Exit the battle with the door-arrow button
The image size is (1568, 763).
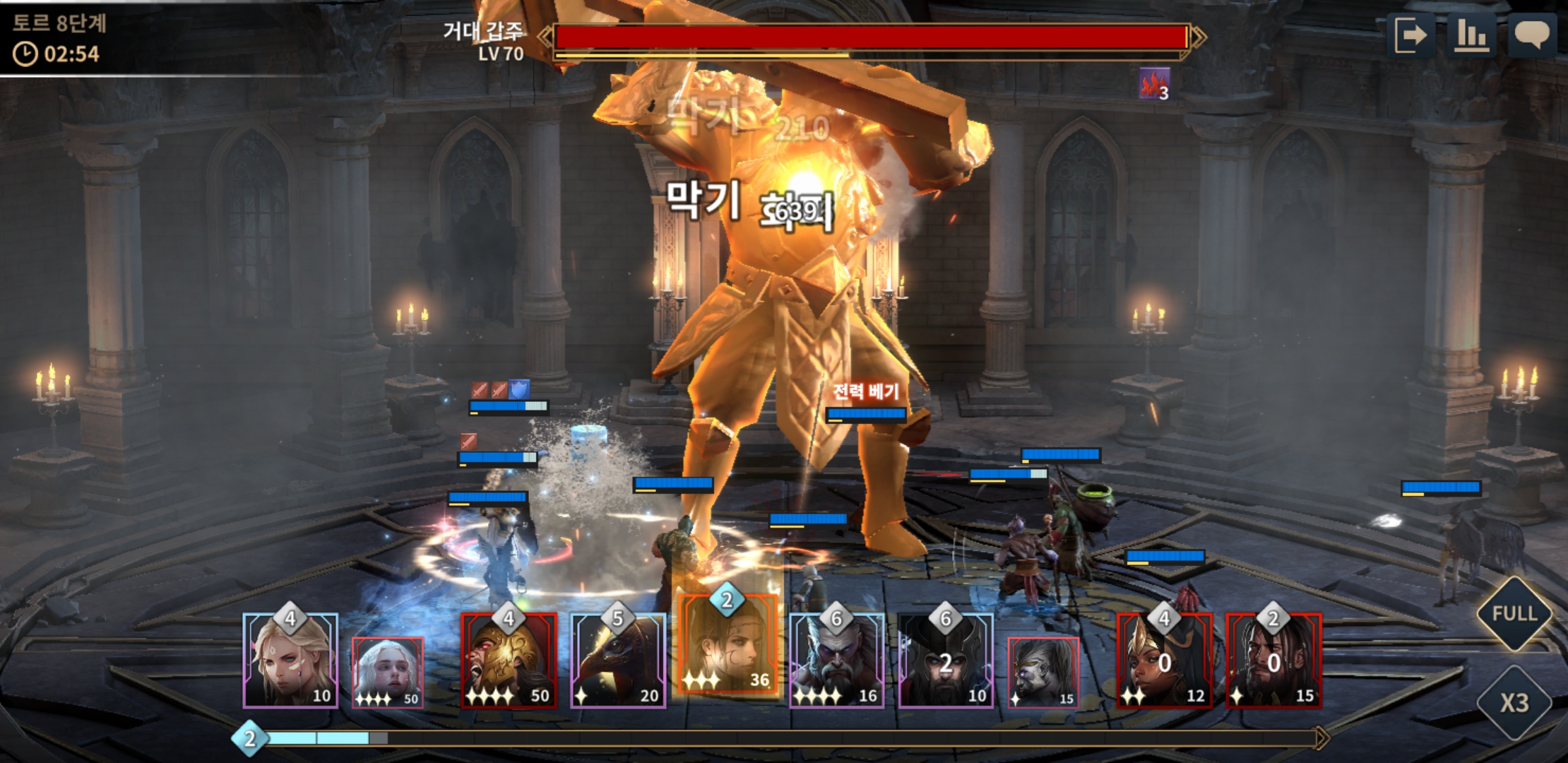click(1410, 35)
